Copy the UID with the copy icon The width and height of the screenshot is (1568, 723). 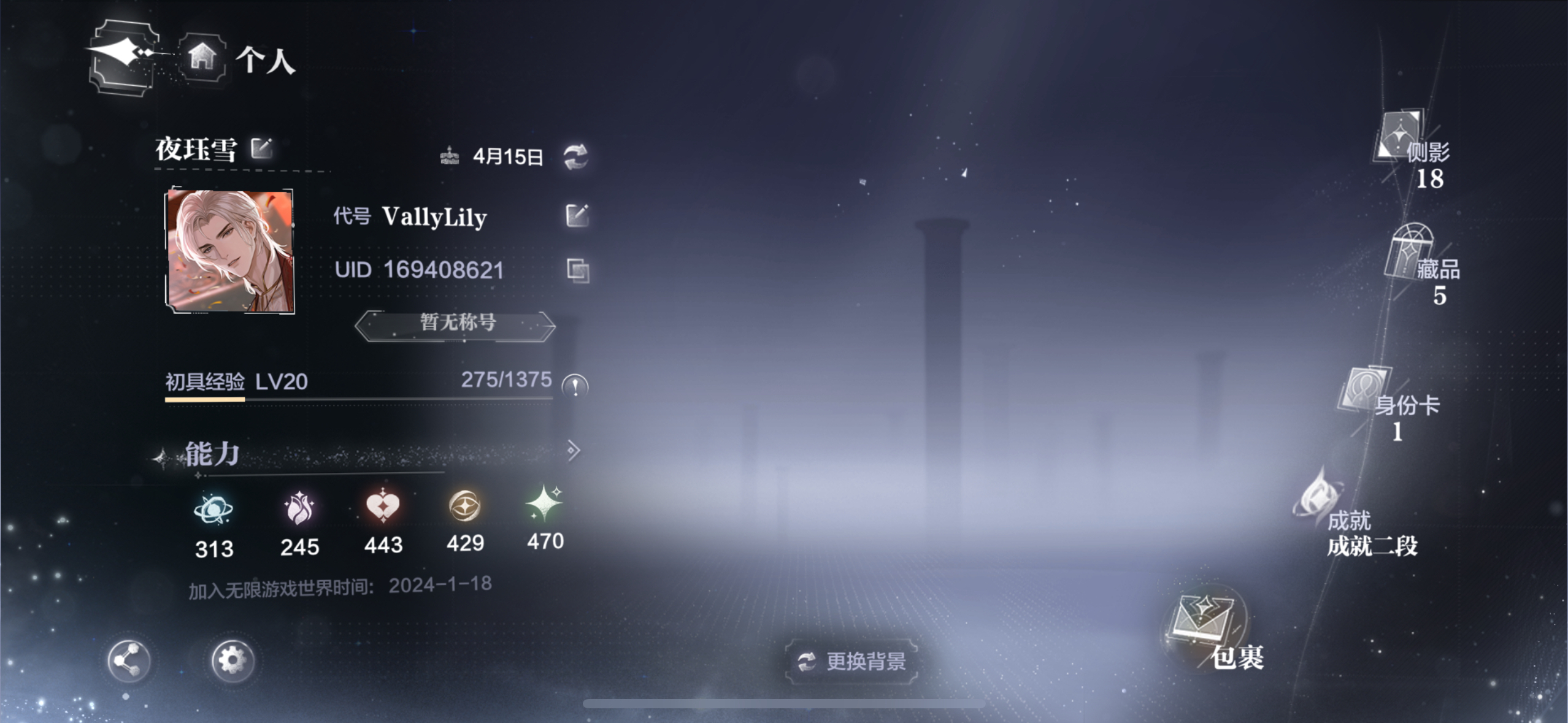point(577,270)
